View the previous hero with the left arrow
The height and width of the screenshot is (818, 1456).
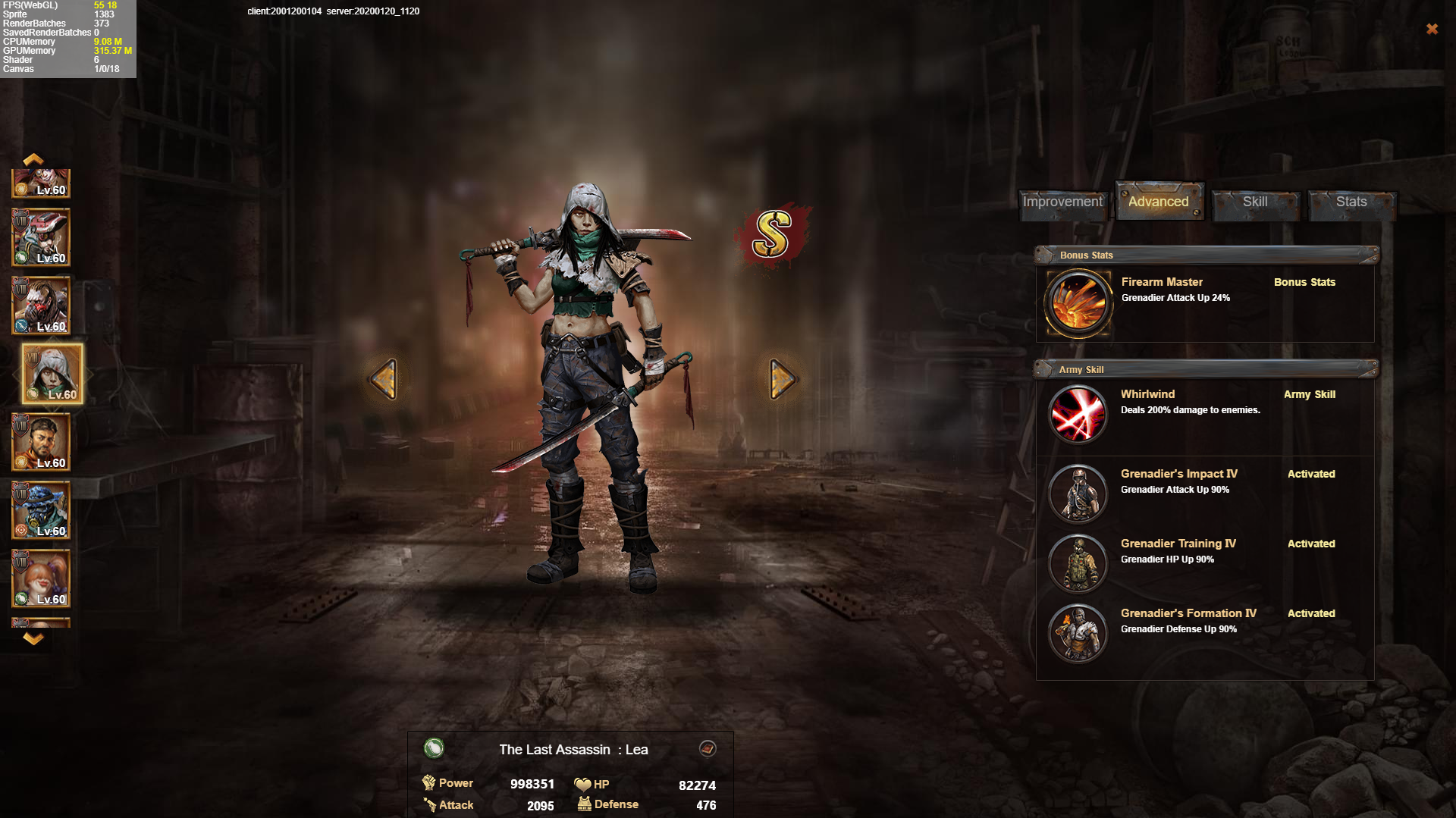[x=384, y=378]
